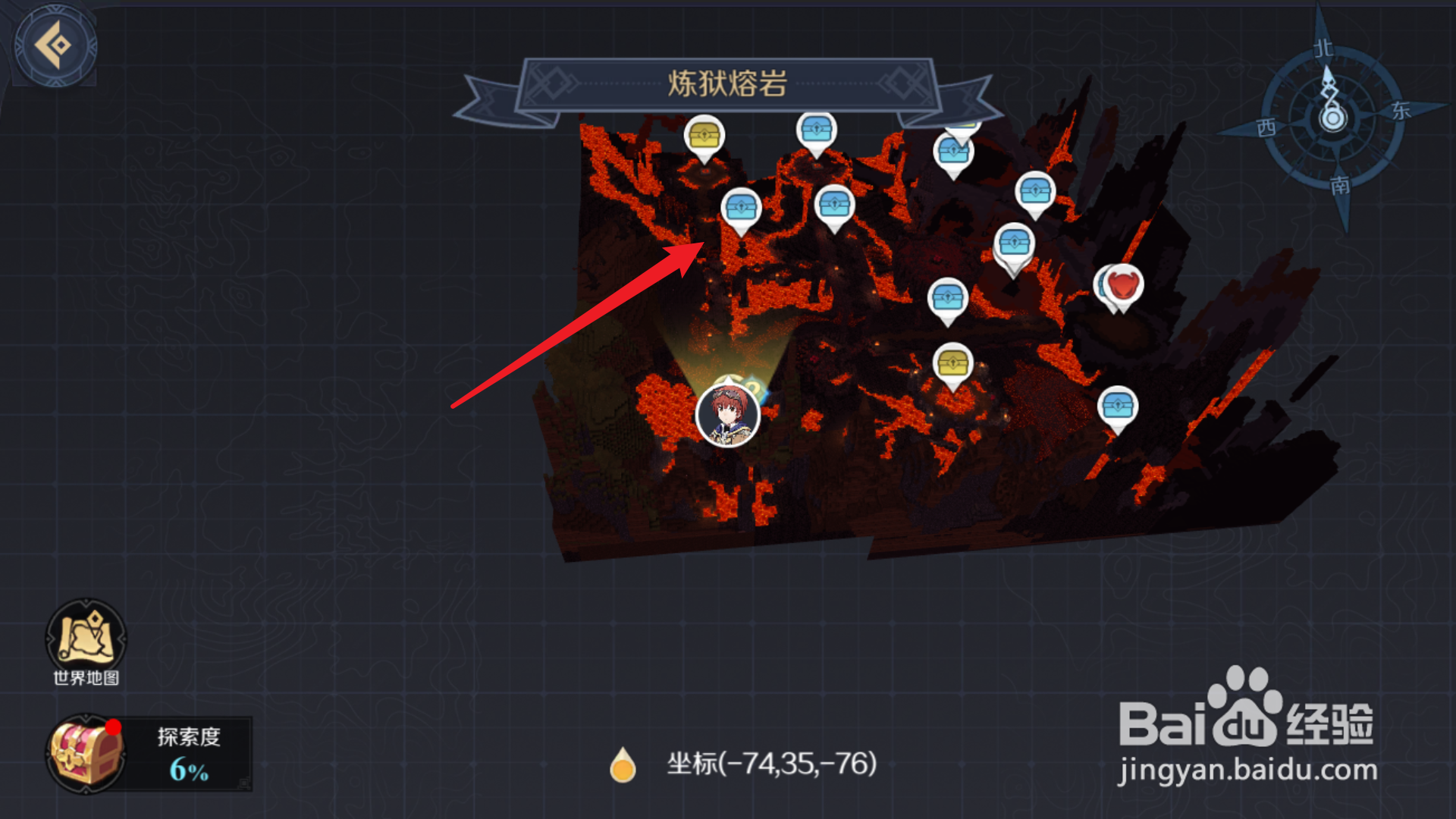Click the orange drop icon beside coordinates
The width and height of the screenshot is (1456, 819).
(x=623, y=766)
